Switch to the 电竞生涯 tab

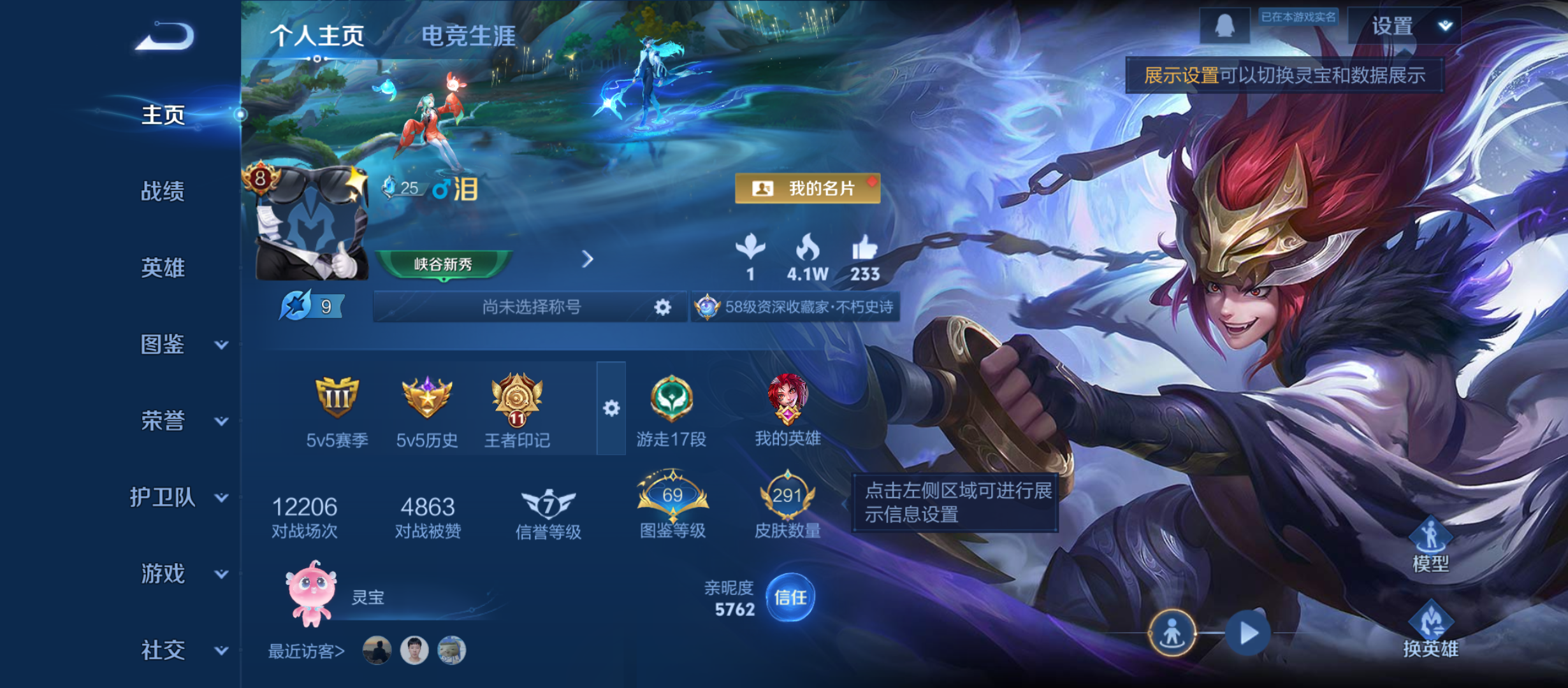tap(468, 36)
